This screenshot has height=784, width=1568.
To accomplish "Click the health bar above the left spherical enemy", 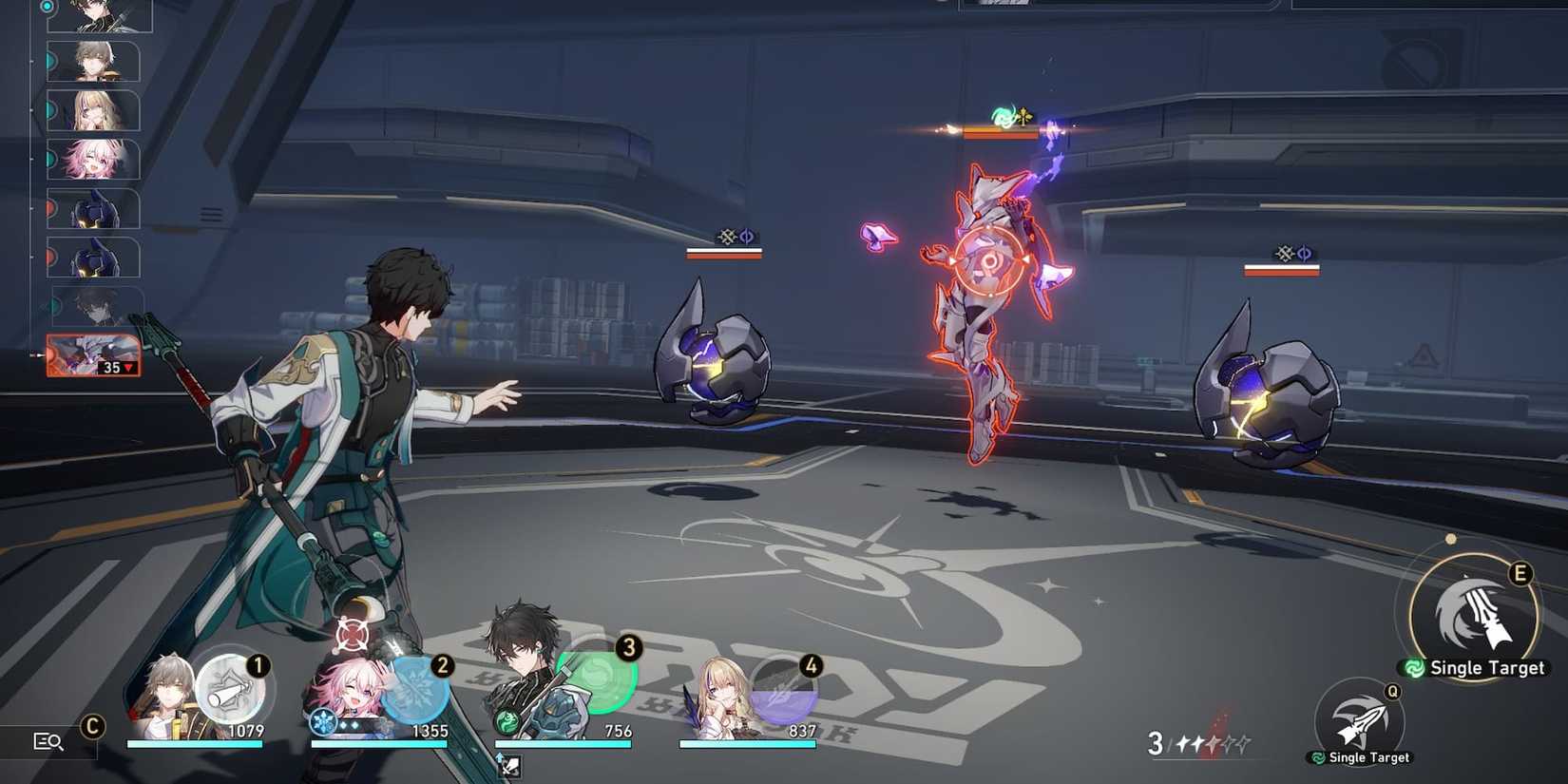I will click(x=726, y=255).
